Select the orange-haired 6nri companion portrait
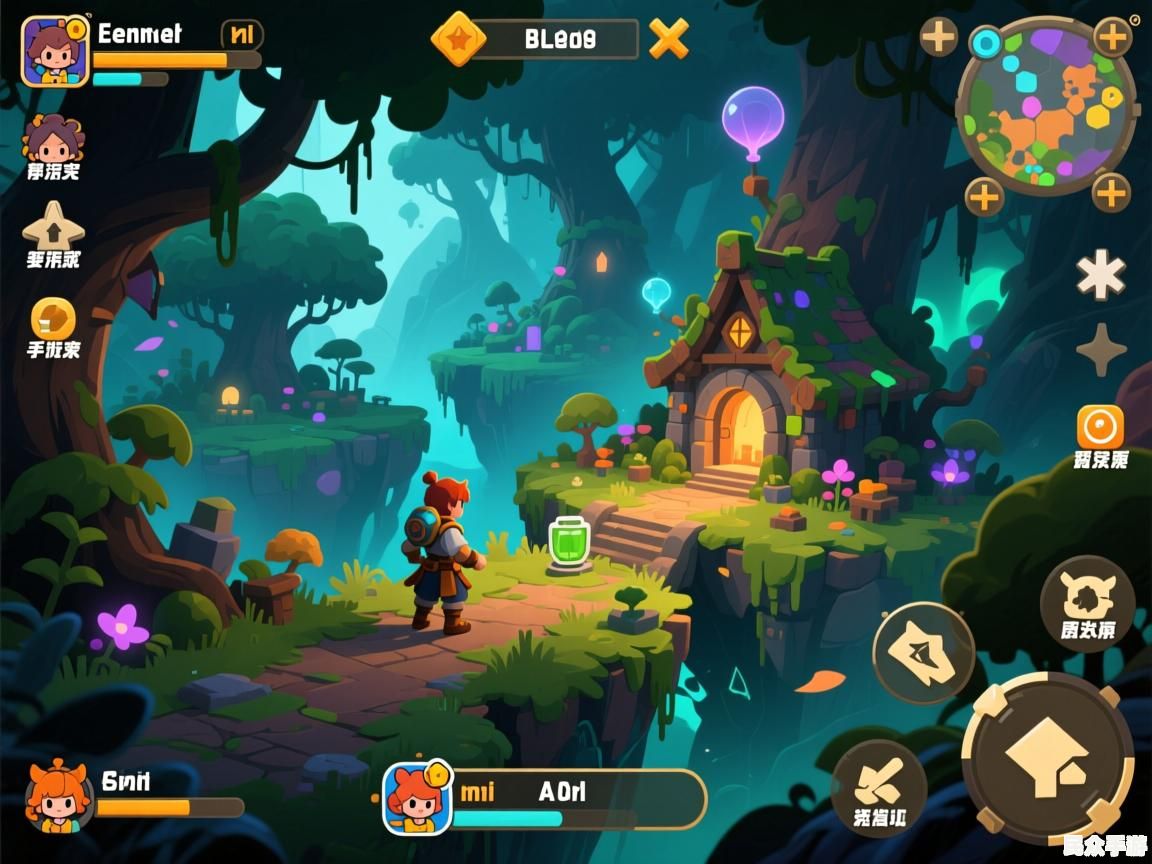 [x=59, y=798]
